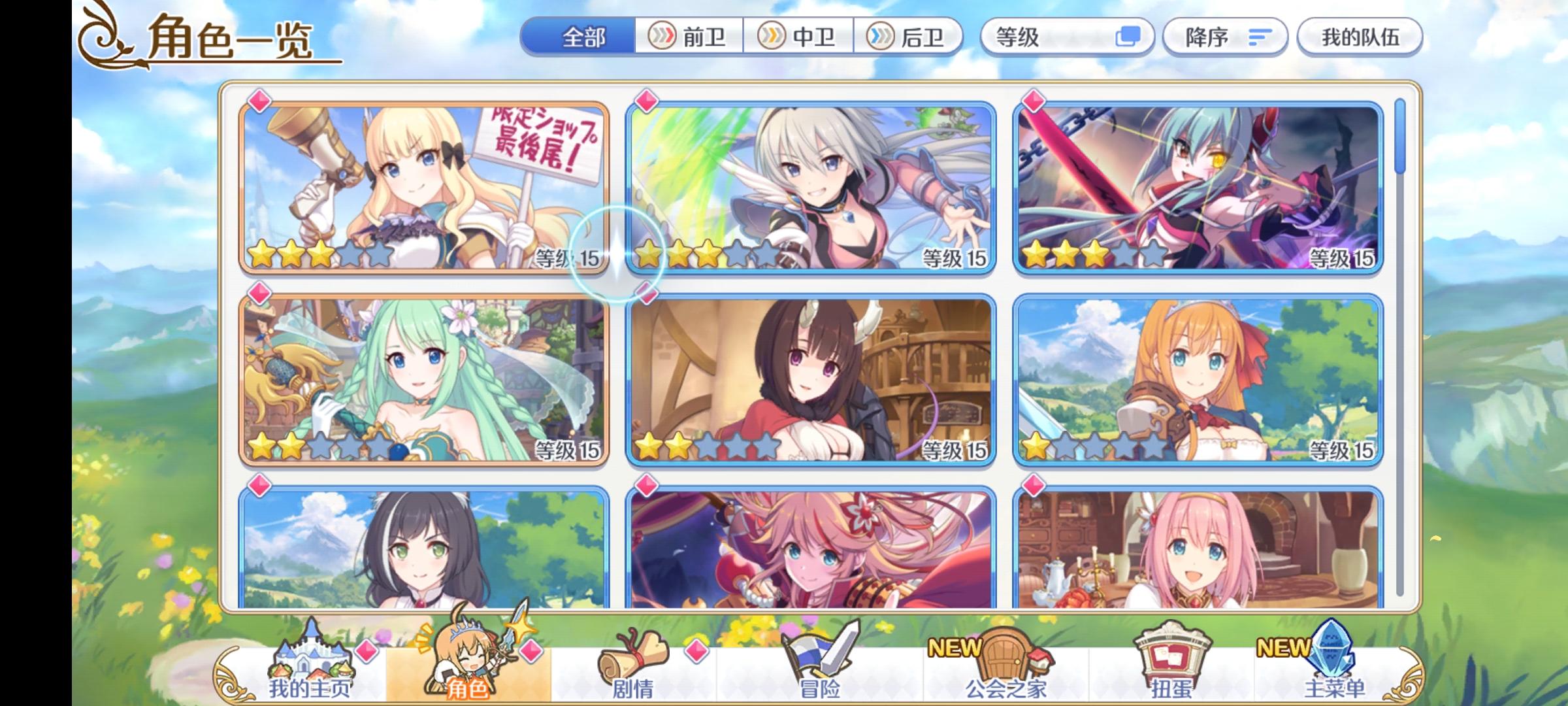Click the sort lines icon beside 降序
The image size is (1568, 706).
pos(1261,37)
